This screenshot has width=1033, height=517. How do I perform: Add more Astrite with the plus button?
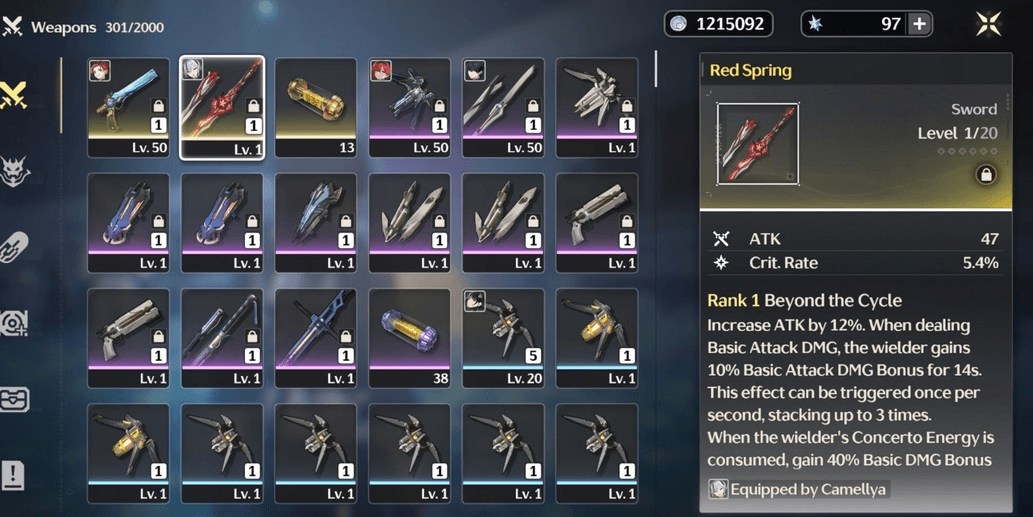(x=919, y=25)
